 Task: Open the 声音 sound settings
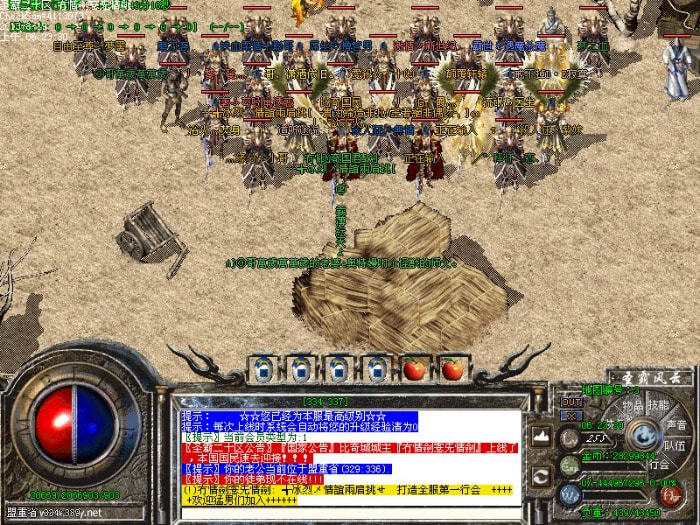(676, 423)
